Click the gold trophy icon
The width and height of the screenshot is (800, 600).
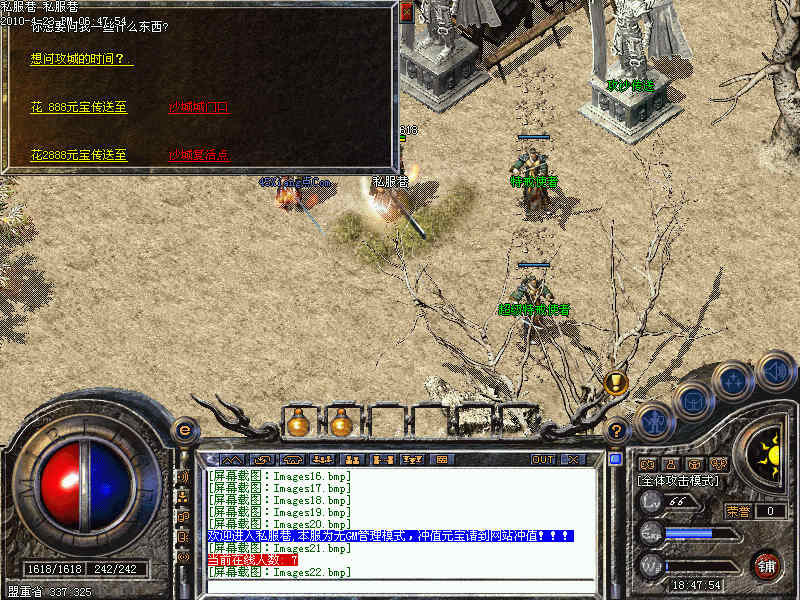click(616, 382)
